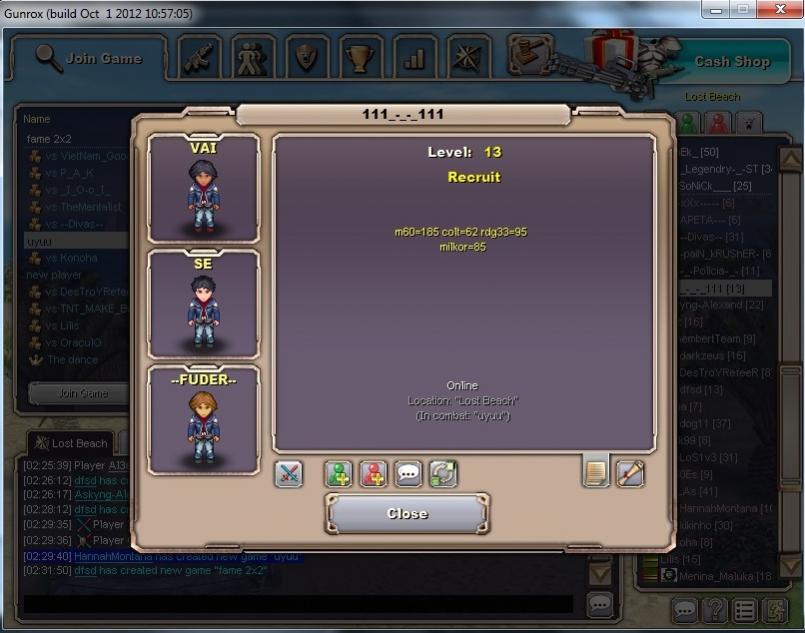This screenshot has width=805, height=633.
Task: Select the SE character portrait
Action: coord(204,304)
